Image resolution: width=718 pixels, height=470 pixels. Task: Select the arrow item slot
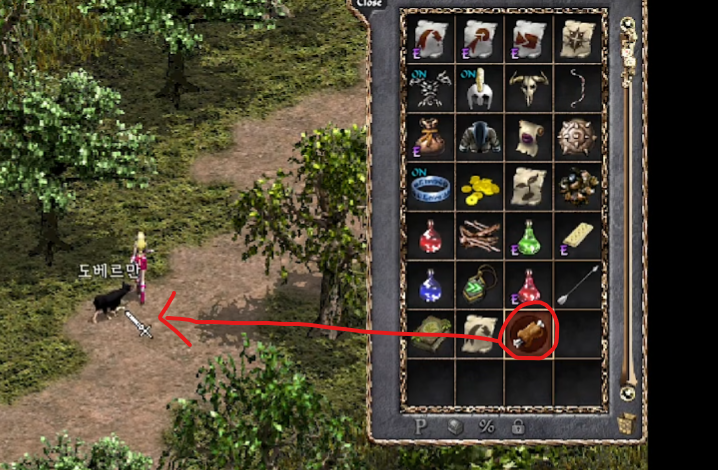578,285
